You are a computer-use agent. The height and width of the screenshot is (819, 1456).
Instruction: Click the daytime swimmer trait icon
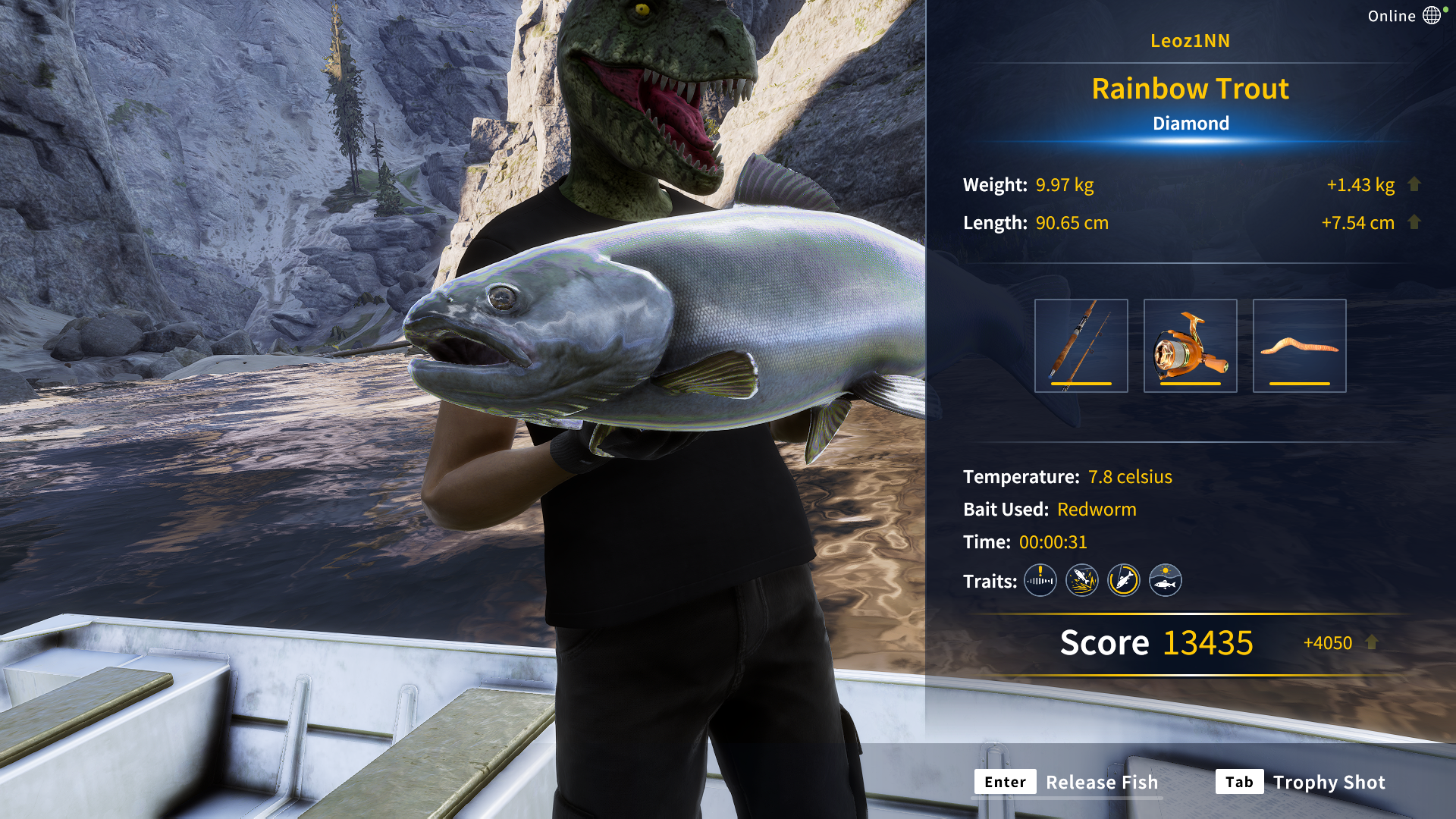coord(1165,580)
